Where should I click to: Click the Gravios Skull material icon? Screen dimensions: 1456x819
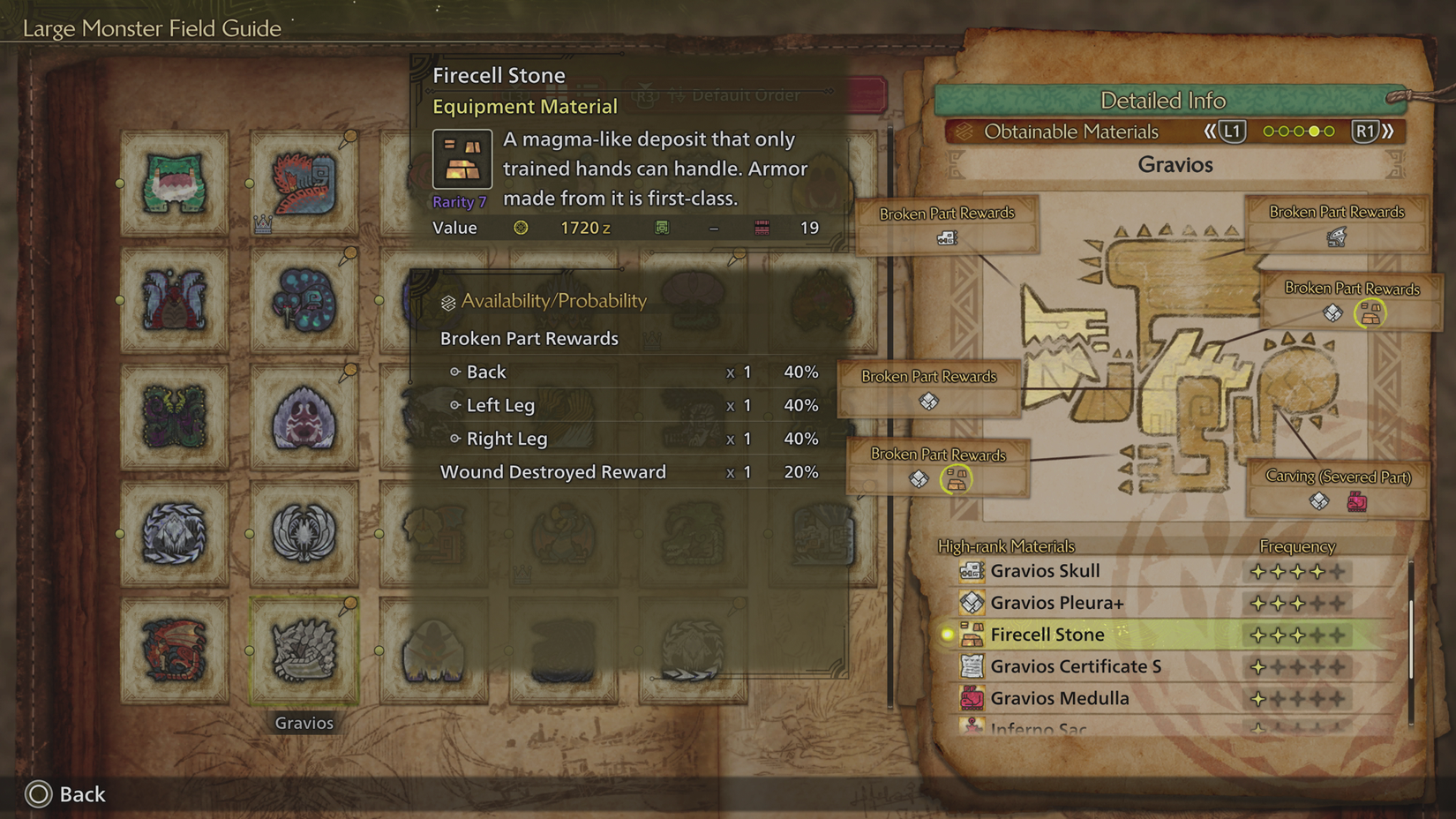(x=971, y=571)
